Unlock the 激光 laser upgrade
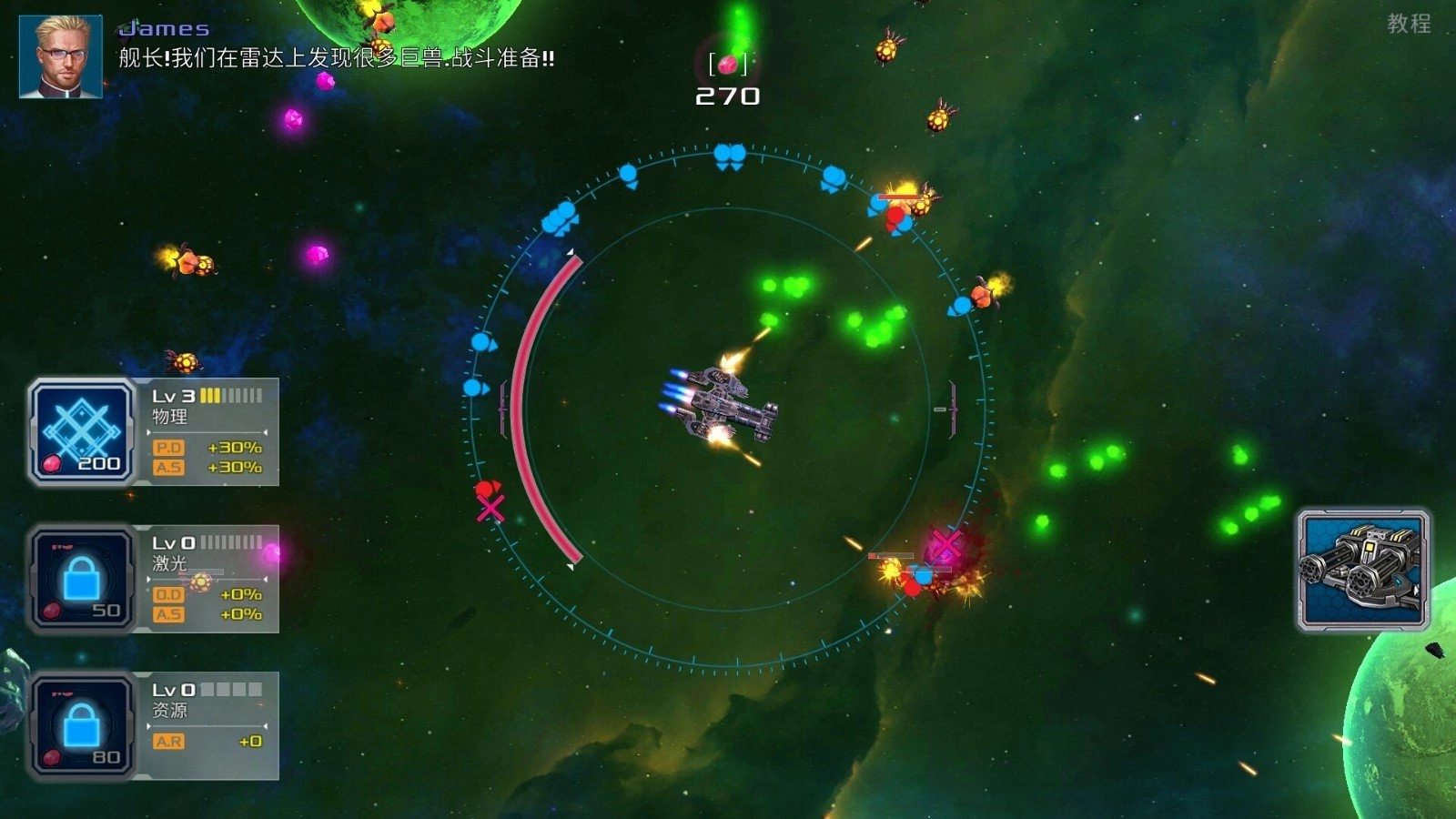This screenshot has height=819, width=1456. click(x=82, y=579)
